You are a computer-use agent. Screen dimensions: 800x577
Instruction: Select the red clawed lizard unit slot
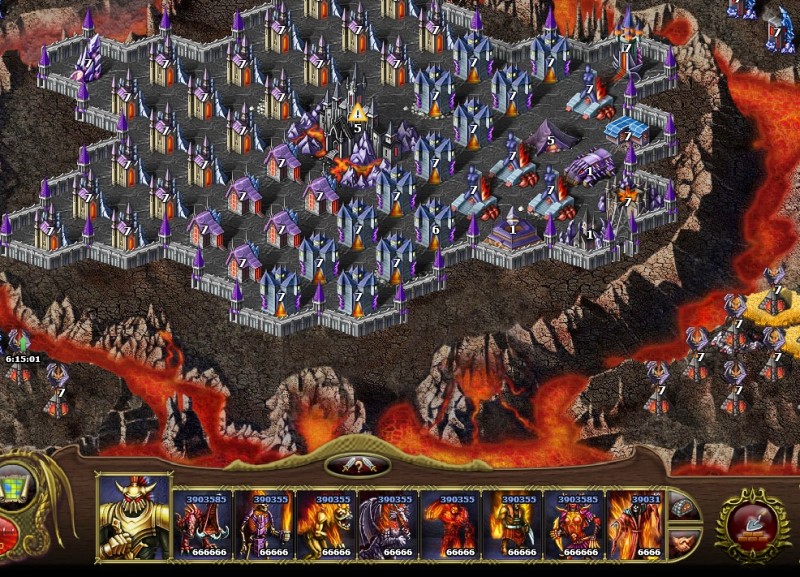tap(203, 524)
